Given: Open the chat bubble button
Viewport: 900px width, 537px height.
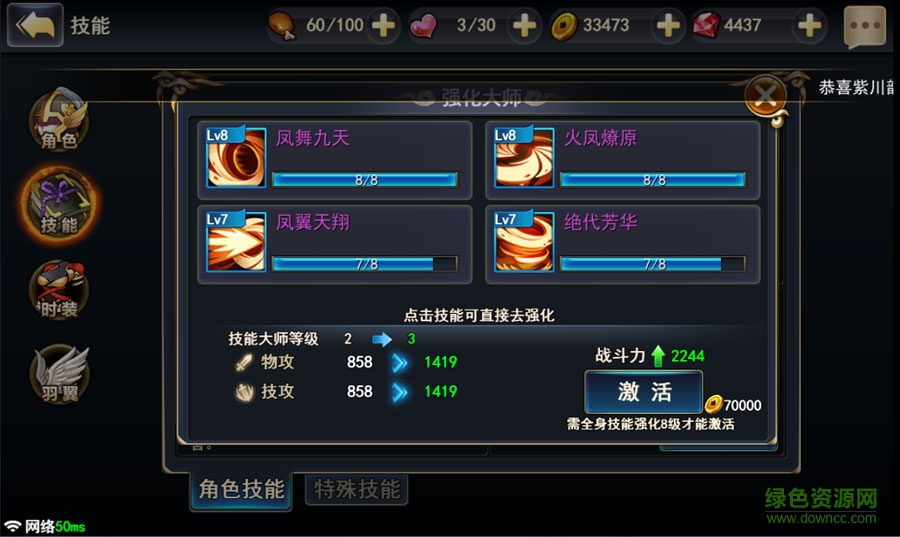Looking at the screenshot, I should coord(865,27).
